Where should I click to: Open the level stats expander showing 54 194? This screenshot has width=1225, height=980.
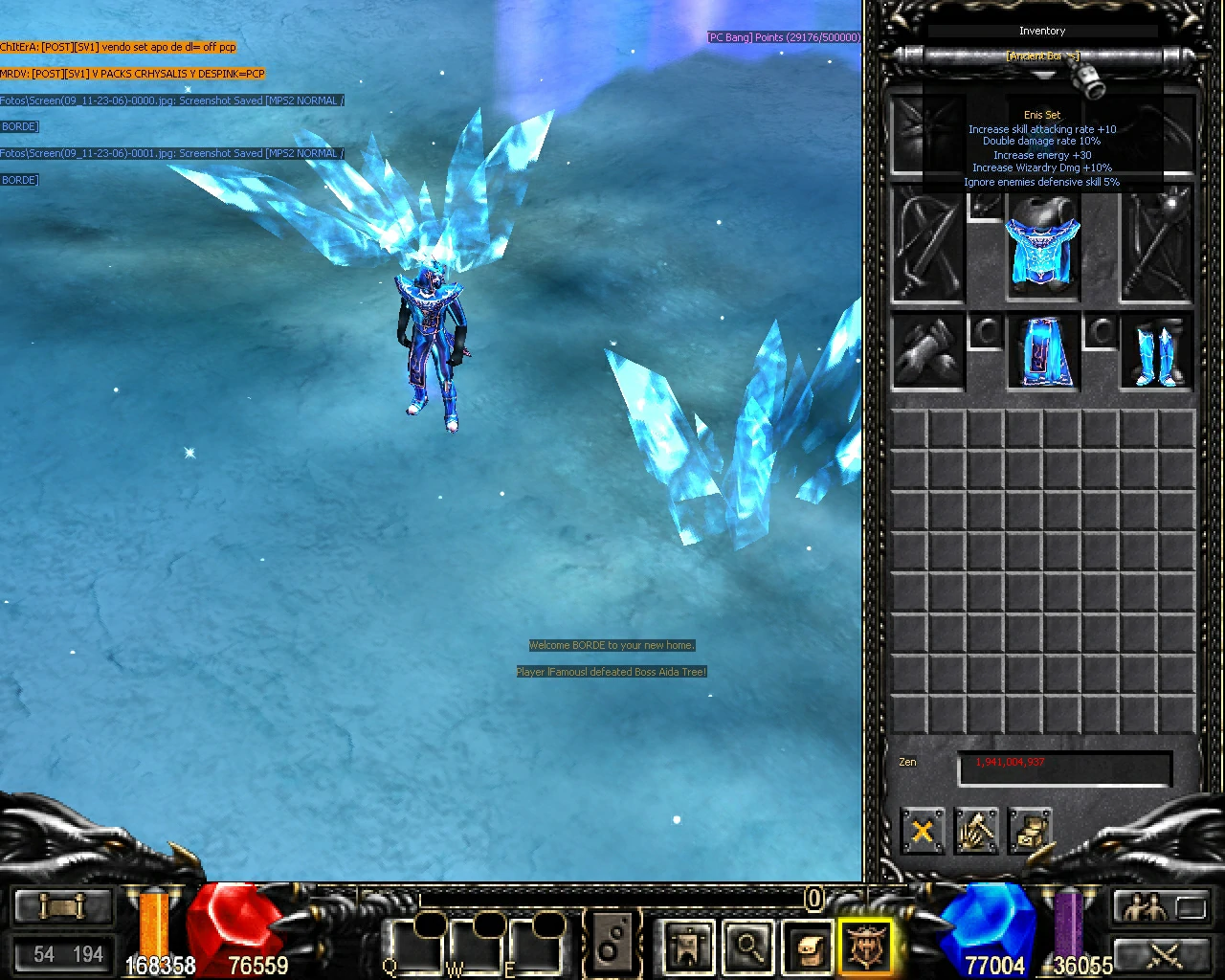click(62, 954)
